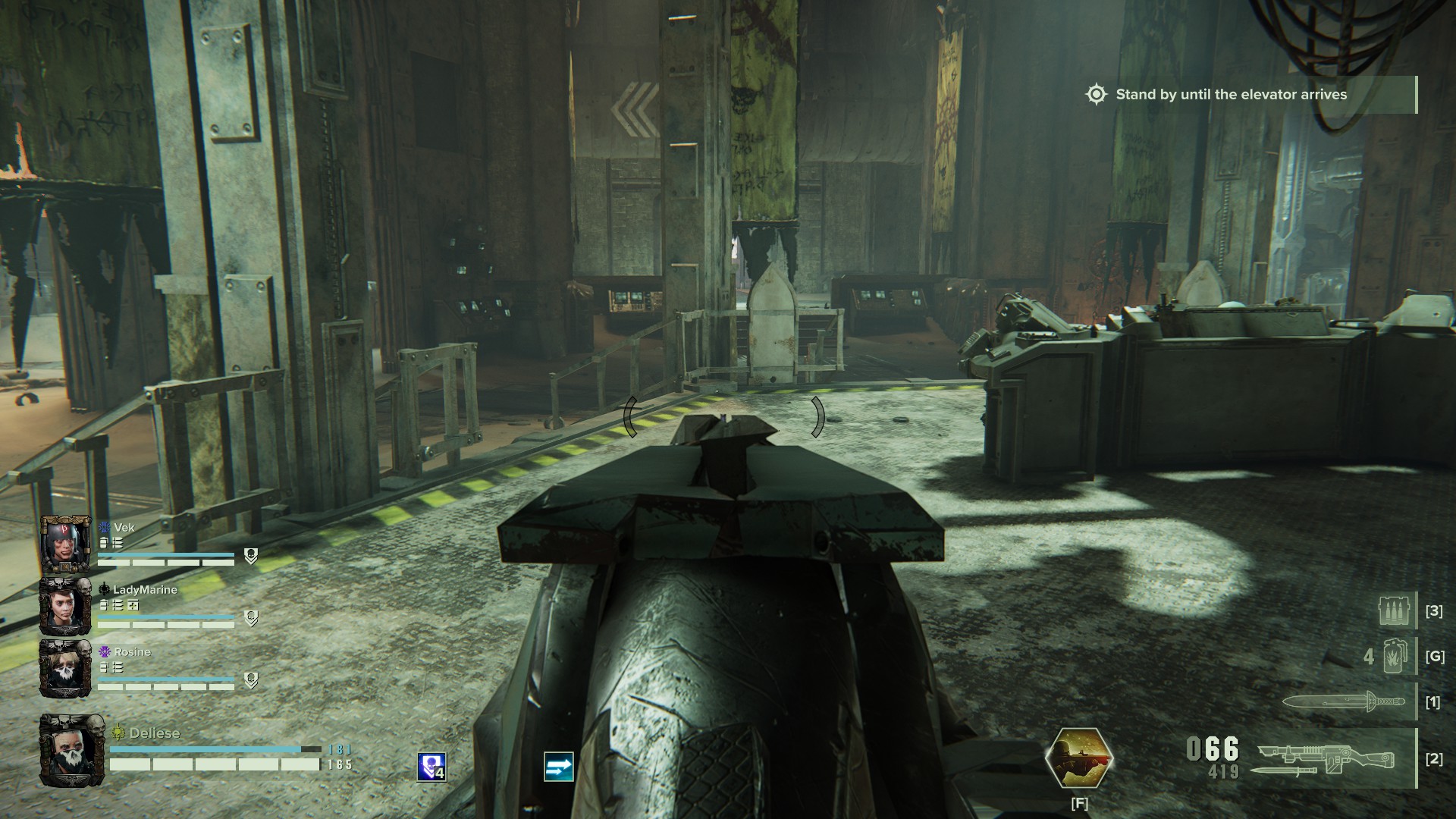Click LadyMarine's portrait in the squad list
This screenshot has height=819, width=1456.
point(66,606)
